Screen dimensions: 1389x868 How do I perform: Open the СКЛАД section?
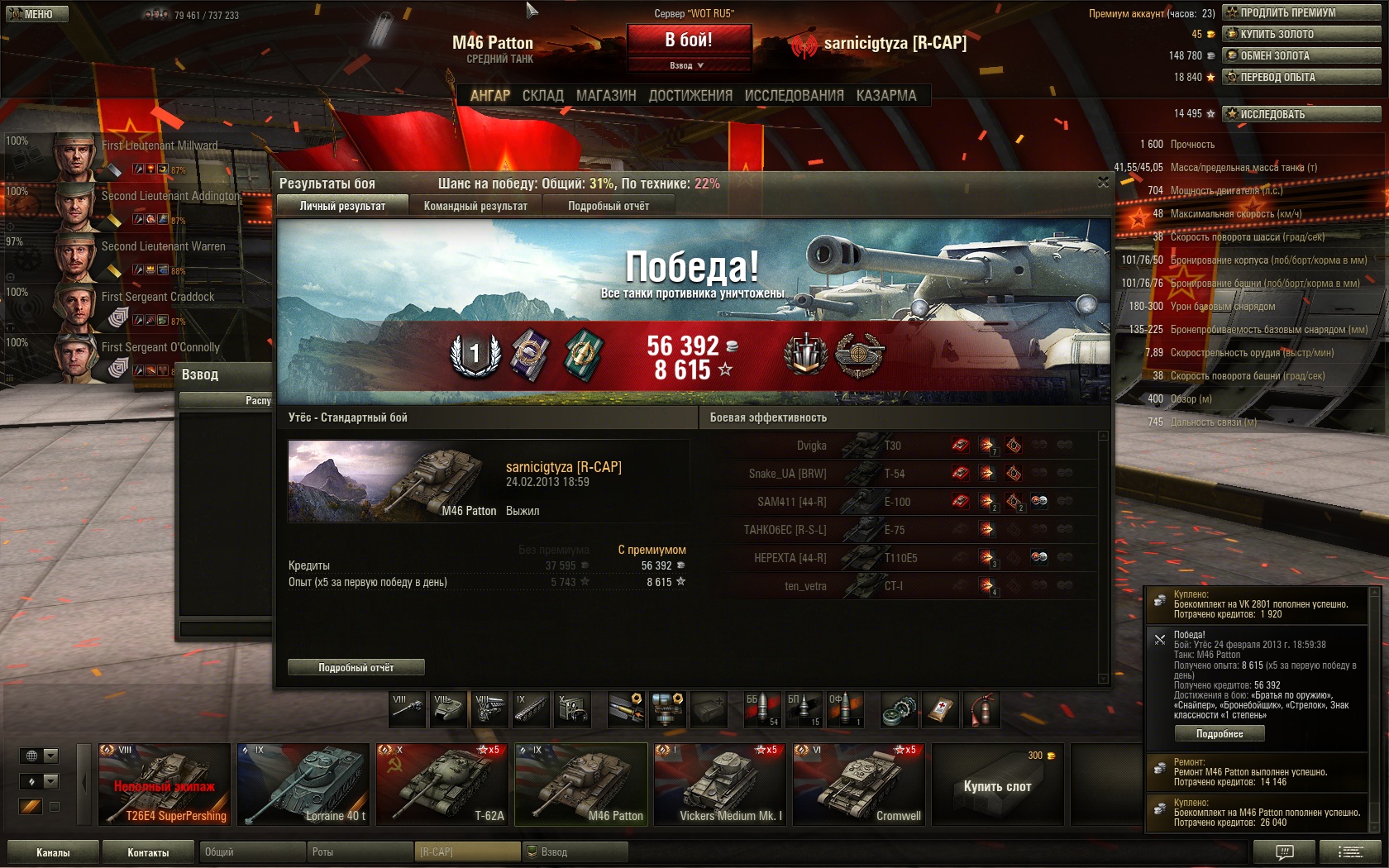pyautogui.click(x=542, y=96)
